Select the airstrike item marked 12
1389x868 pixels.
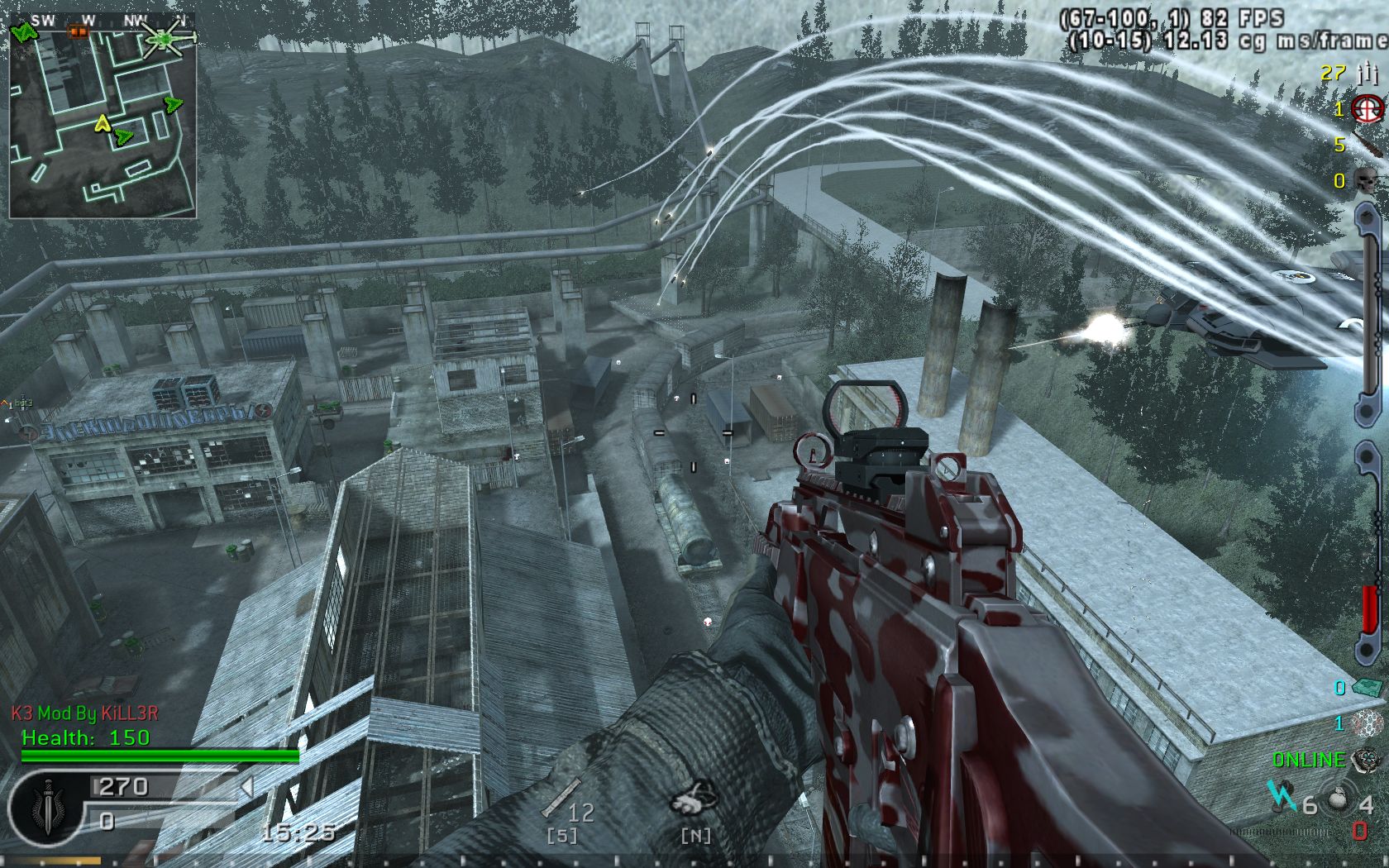pyautogui.click(x=561, y=800)
